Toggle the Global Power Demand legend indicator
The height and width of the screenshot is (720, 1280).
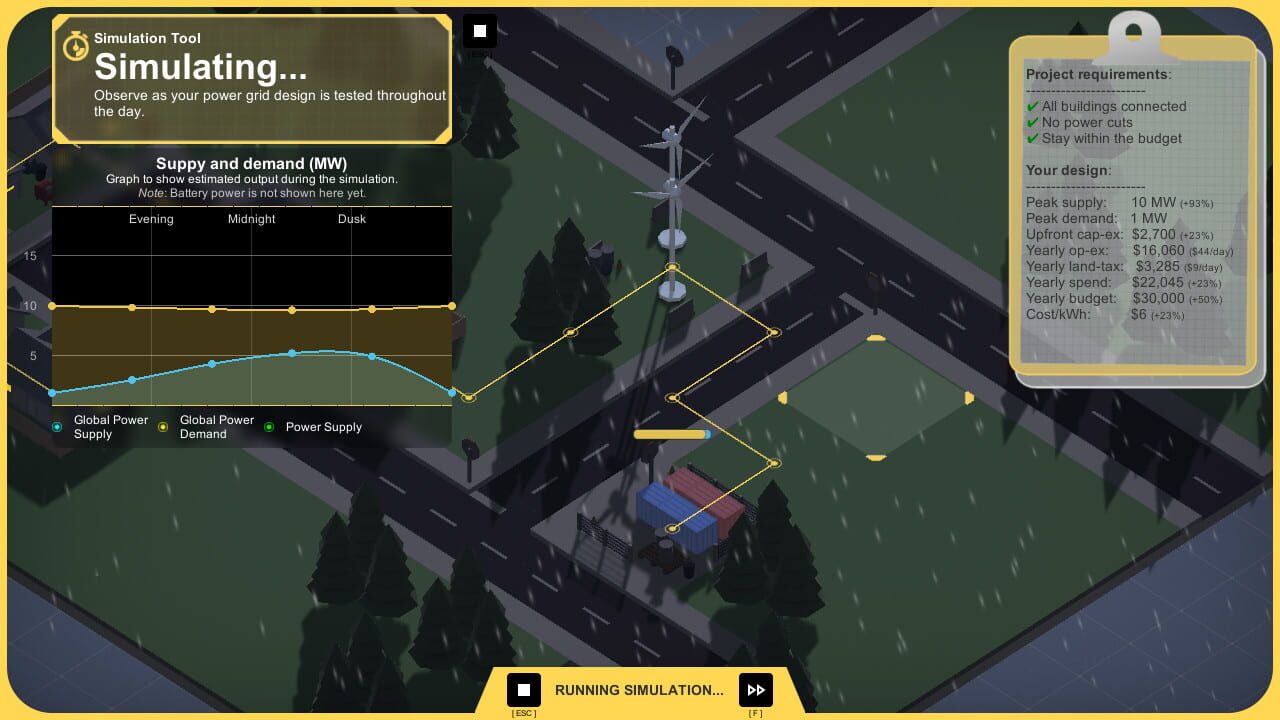(x=163, y=426)
